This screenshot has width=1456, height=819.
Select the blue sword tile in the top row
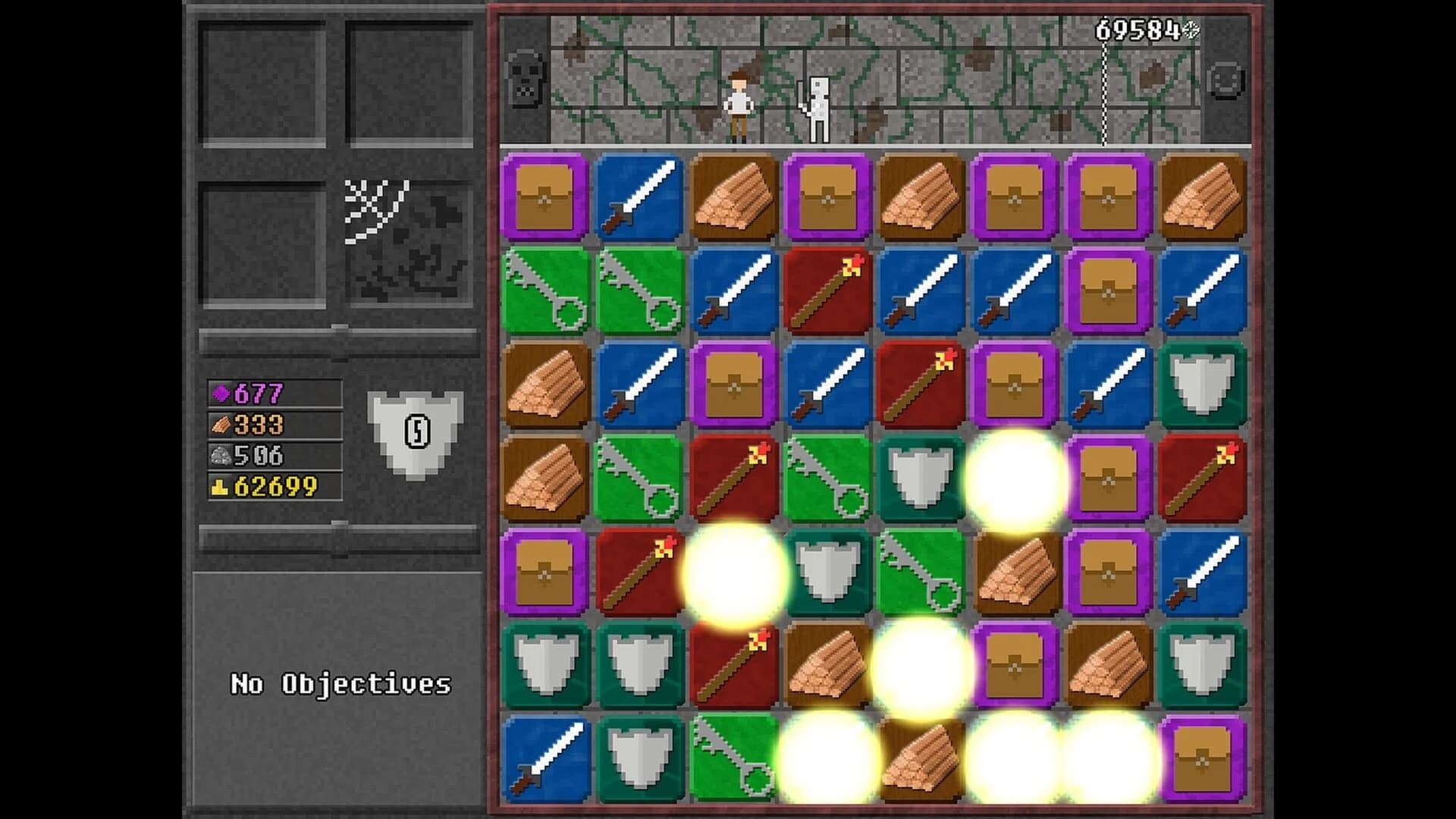pos(639,197)
